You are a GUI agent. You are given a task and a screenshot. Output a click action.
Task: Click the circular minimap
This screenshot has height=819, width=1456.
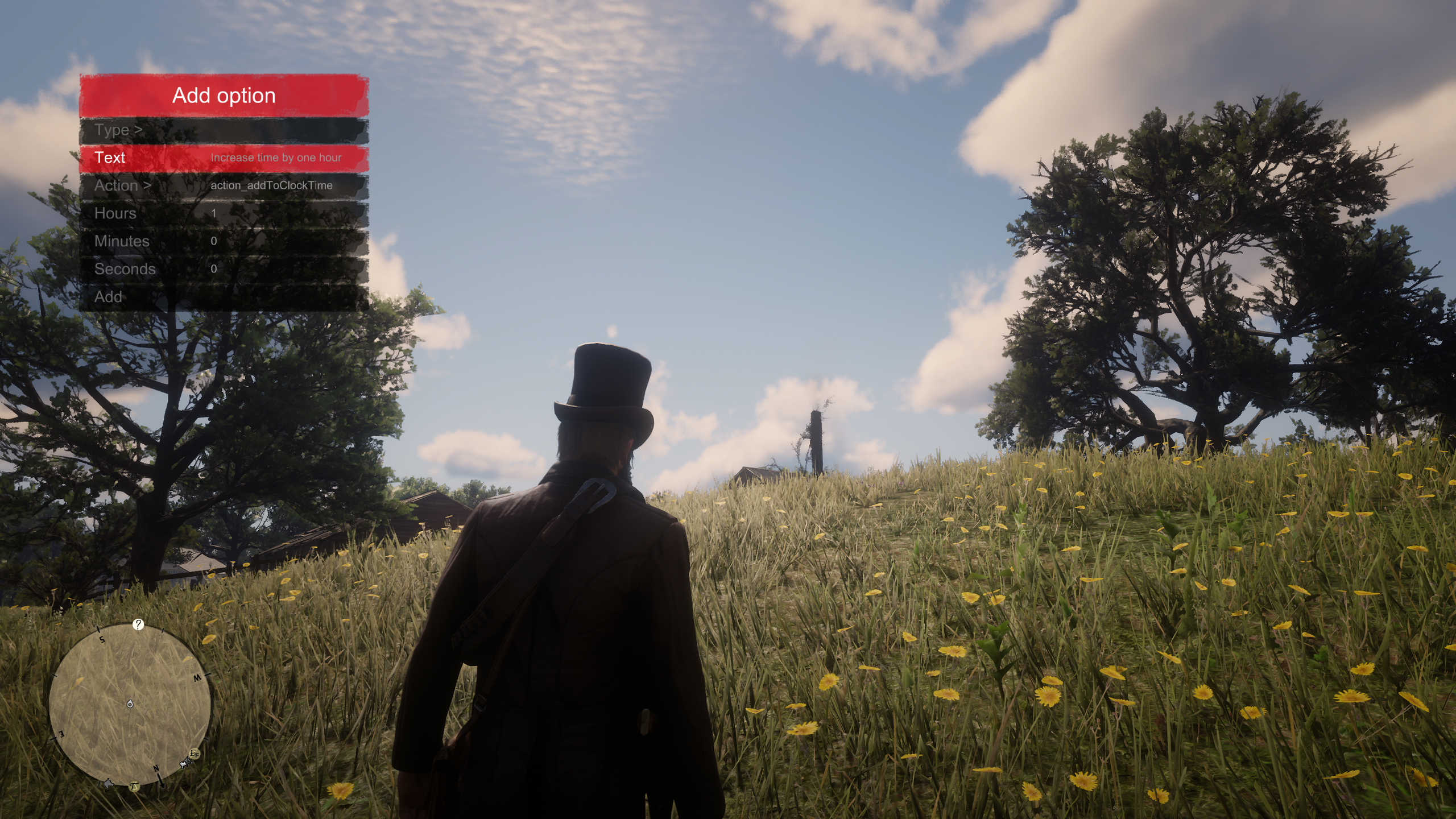130,704
